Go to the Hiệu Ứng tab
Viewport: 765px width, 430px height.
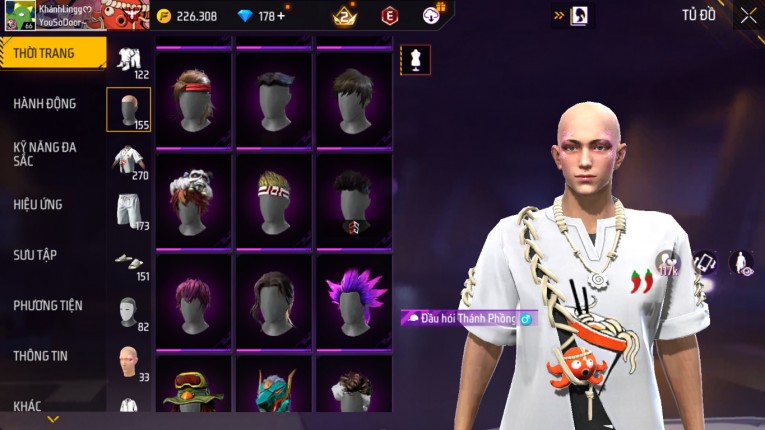point(38,204)
